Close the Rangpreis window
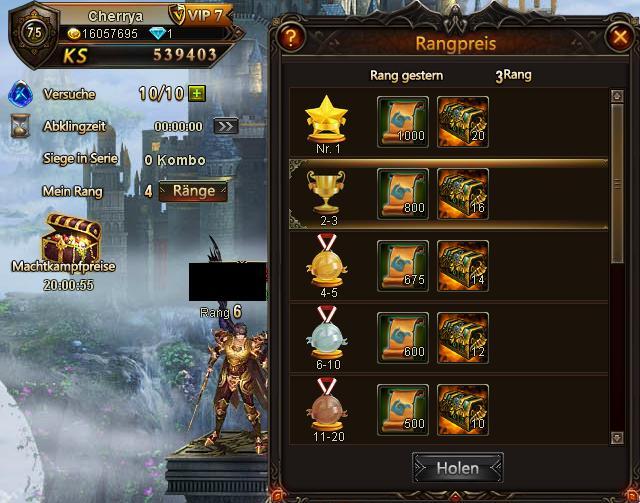This screenshot has height=503, width=640. click(618, 38)
